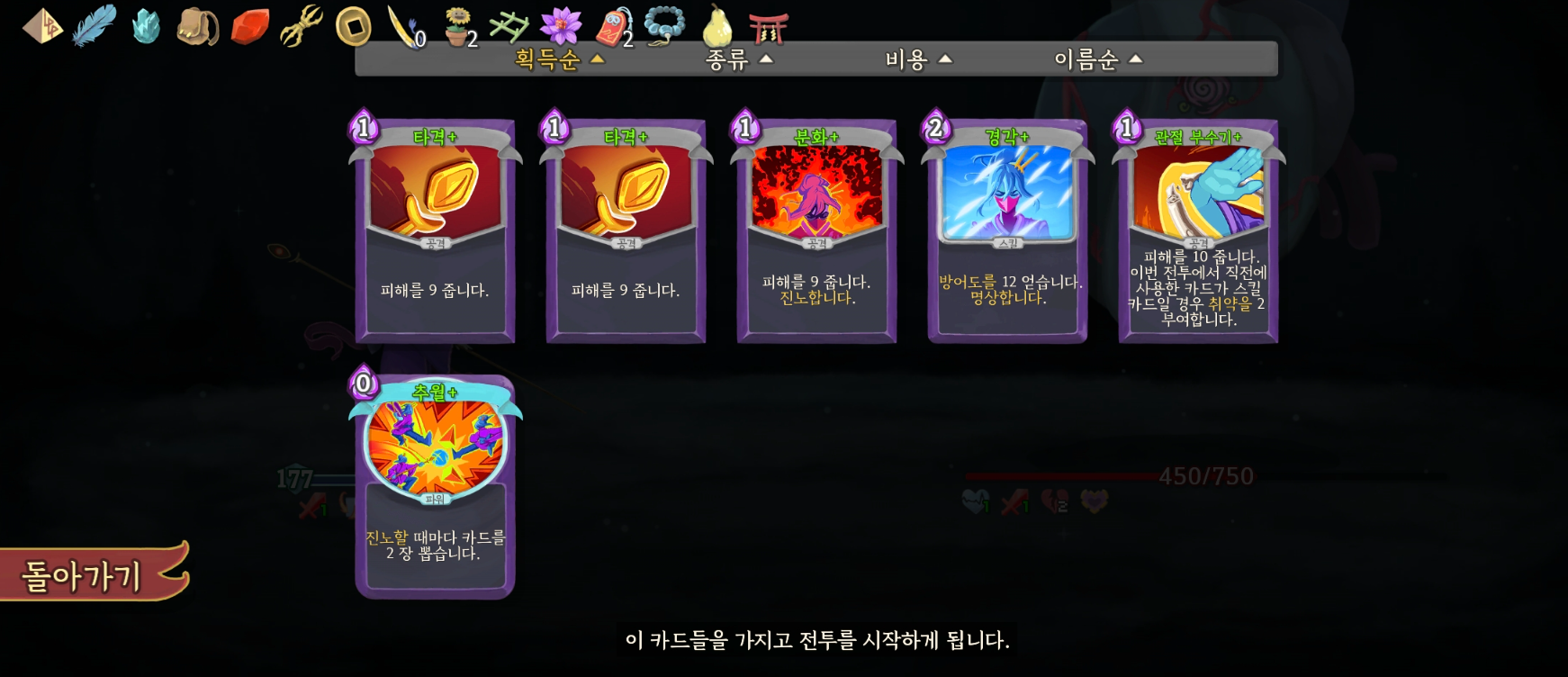Click the blue feather relic
1568x677 pixels.
point(94,25)
